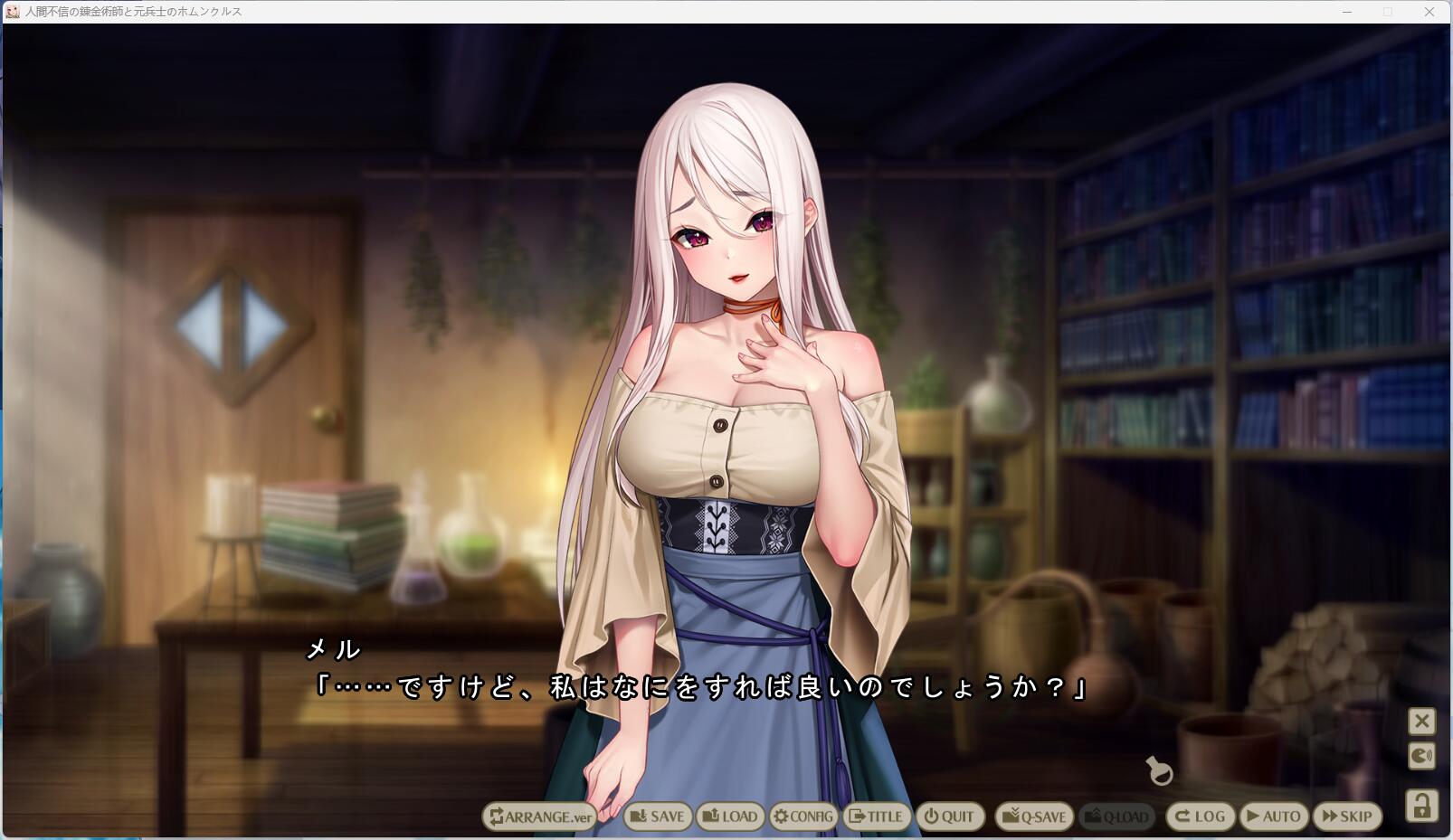1453x840 pixels.
Task: Toggle the padlock menu lock
Action: click(1421, 805)
